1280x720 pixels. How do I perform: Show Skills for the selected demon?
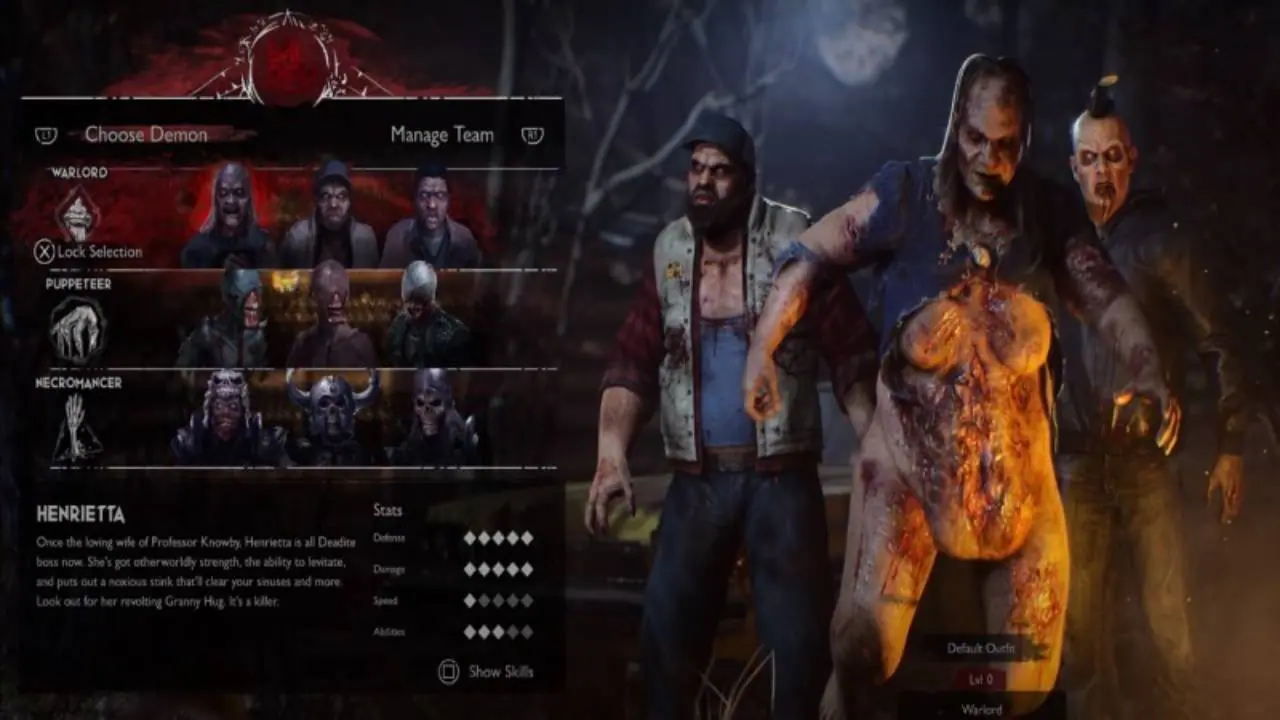coord(487,672)
